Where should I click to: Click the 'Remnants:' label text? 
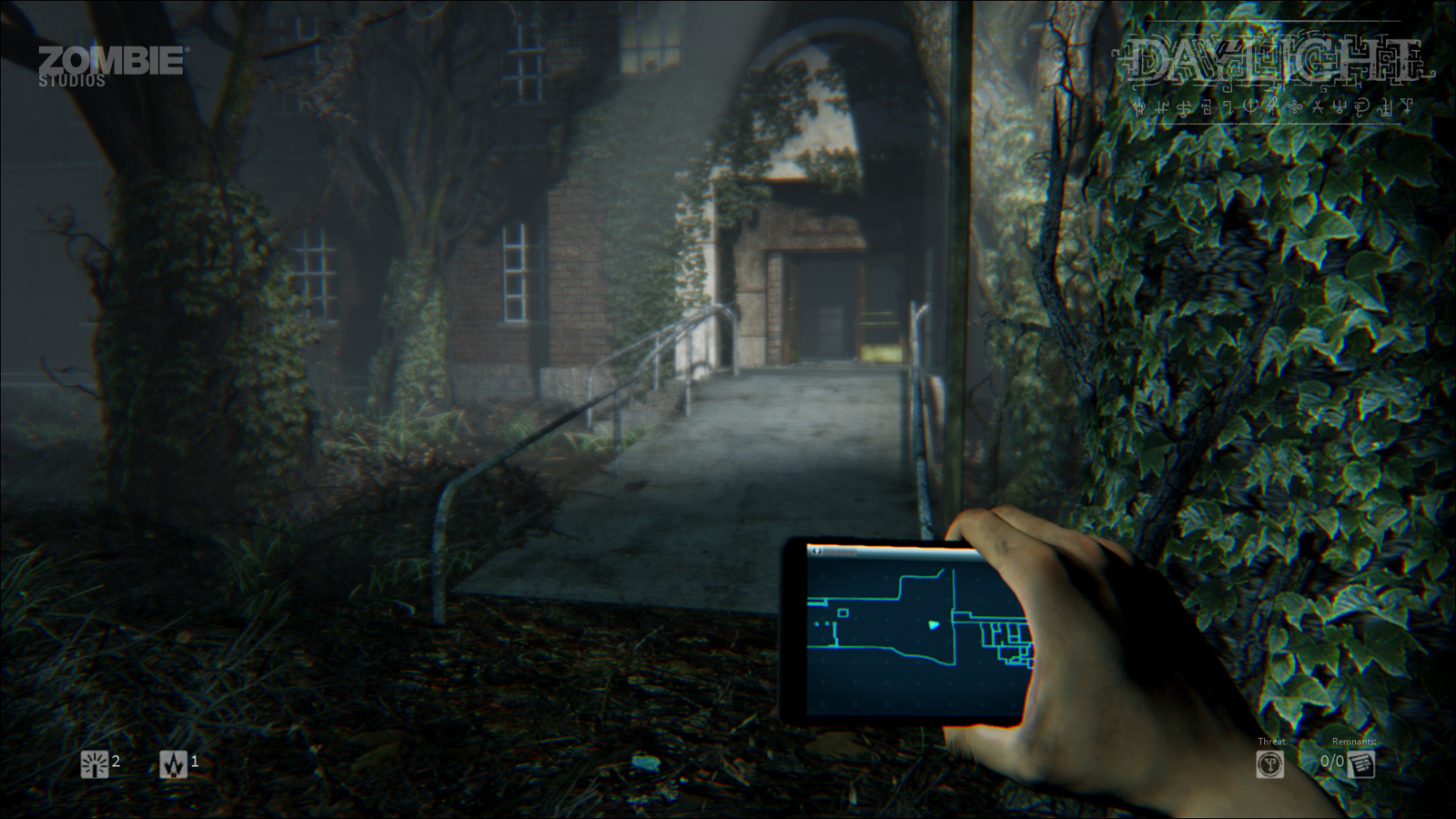point(1354,740)
